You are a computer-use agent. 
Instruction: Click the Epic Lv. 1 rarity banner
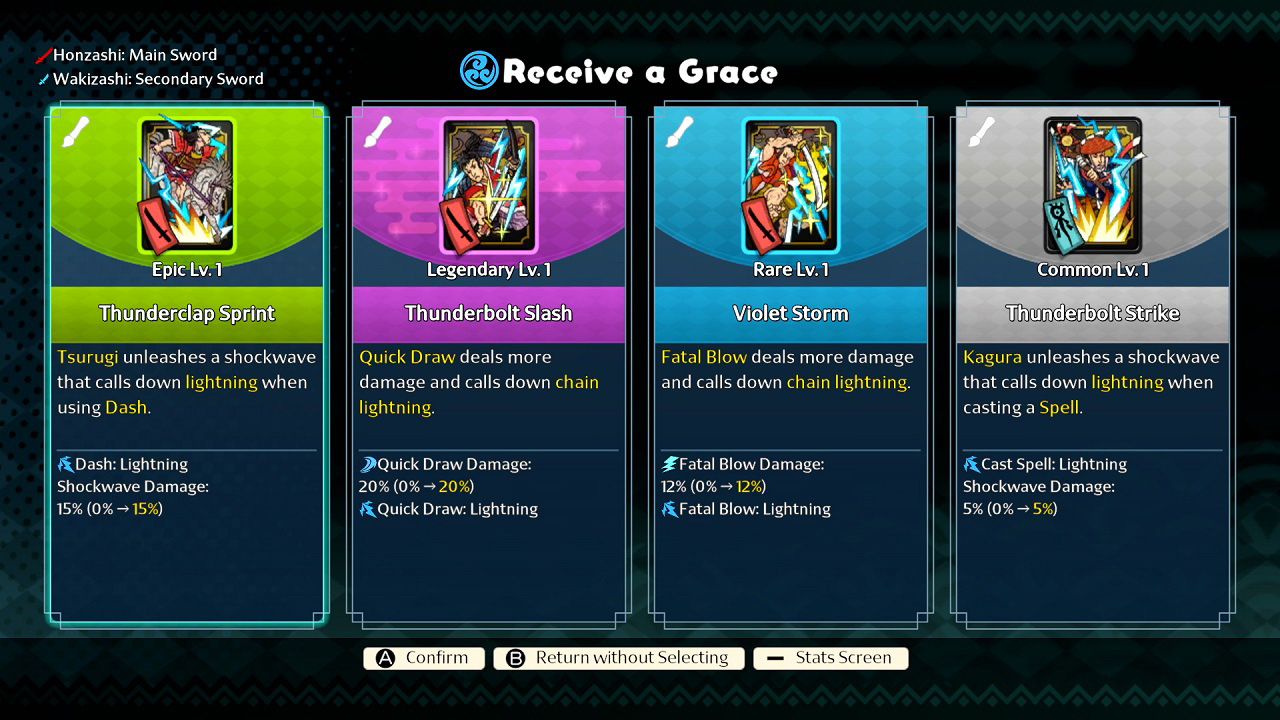point(186,269)
